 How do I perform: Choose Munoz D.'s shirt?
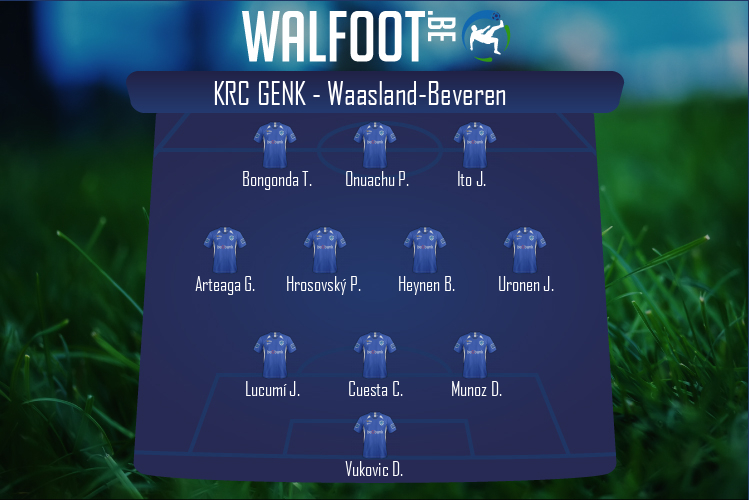[x=475, y=355]
